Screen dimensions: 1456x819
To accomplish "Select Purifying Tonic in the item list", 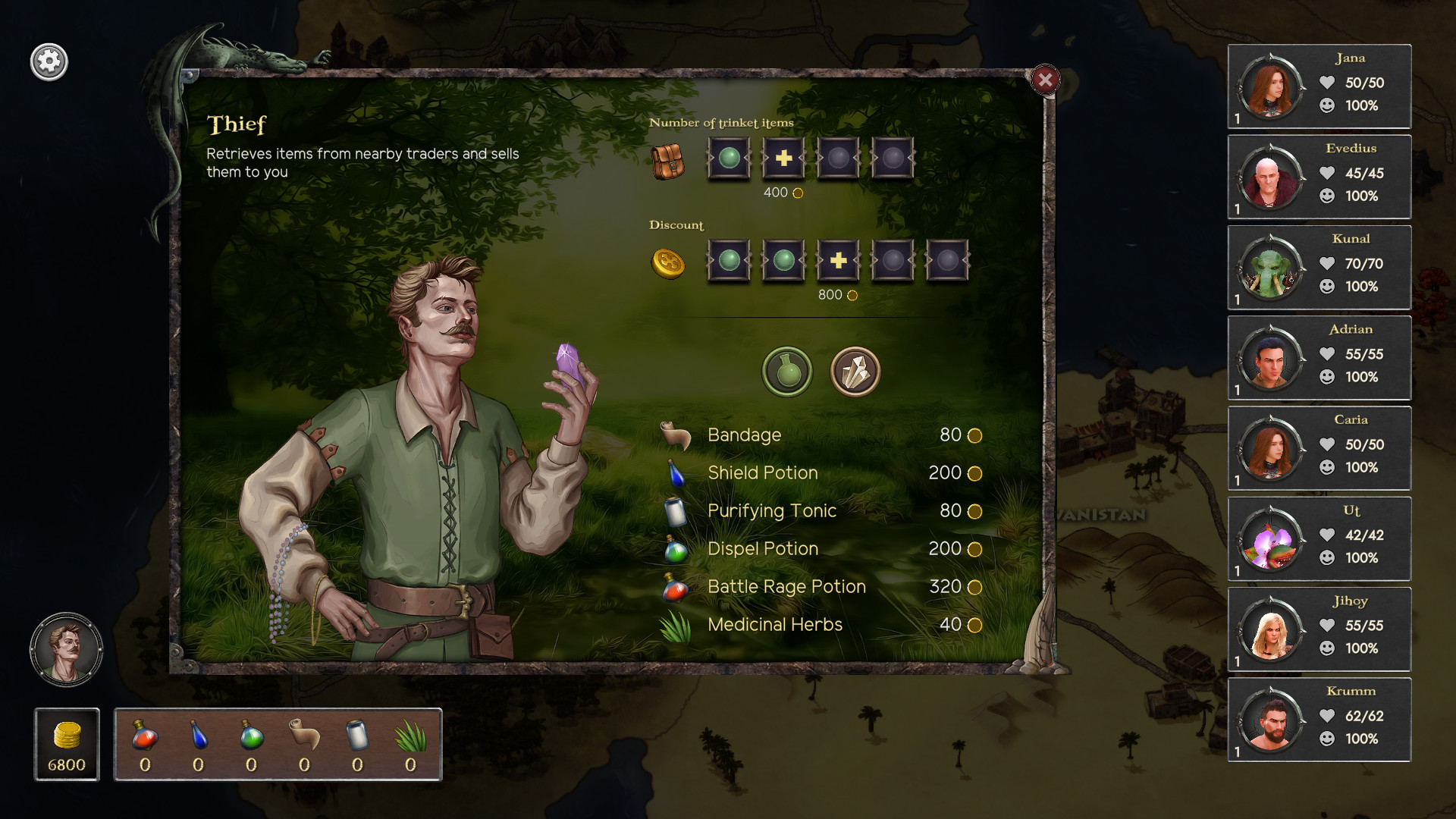I will click(x=771, y=511).
